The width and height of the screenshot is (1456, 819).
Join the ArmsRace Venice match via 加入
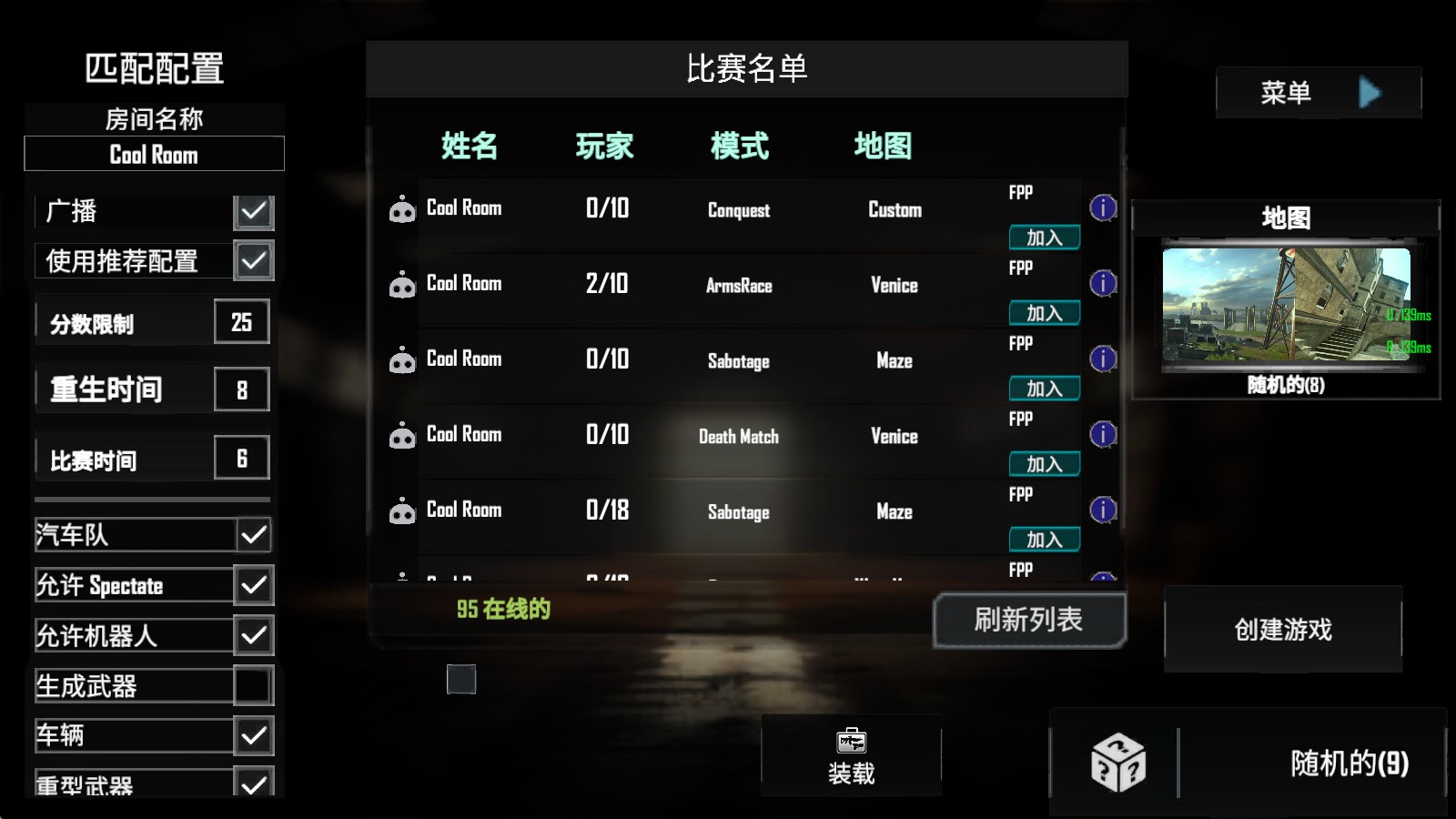coord(1044,312)
